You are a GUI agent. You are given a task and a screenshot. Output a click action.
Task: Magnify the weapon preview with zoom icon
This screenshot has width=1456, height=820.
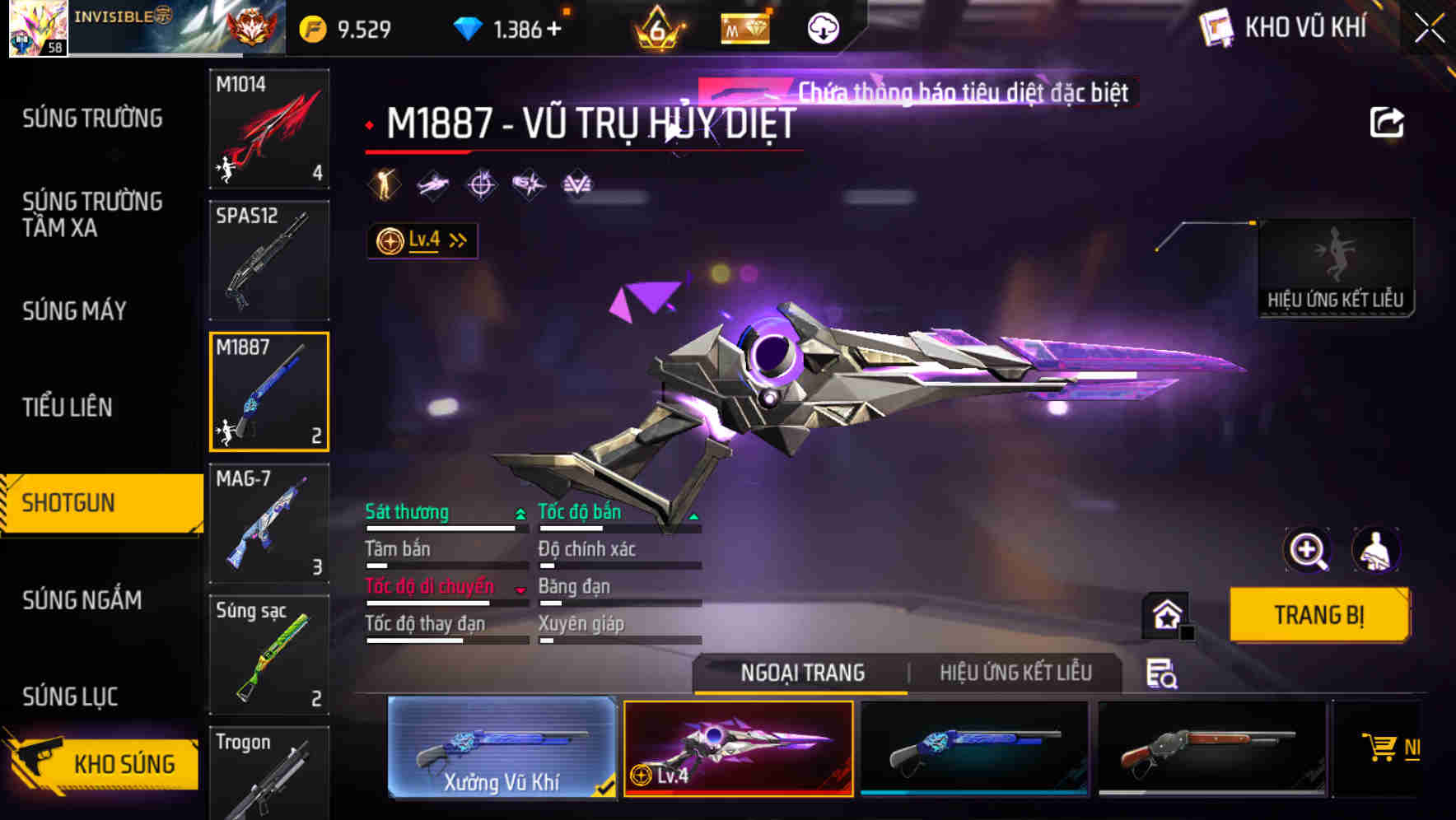(1309, 550)
